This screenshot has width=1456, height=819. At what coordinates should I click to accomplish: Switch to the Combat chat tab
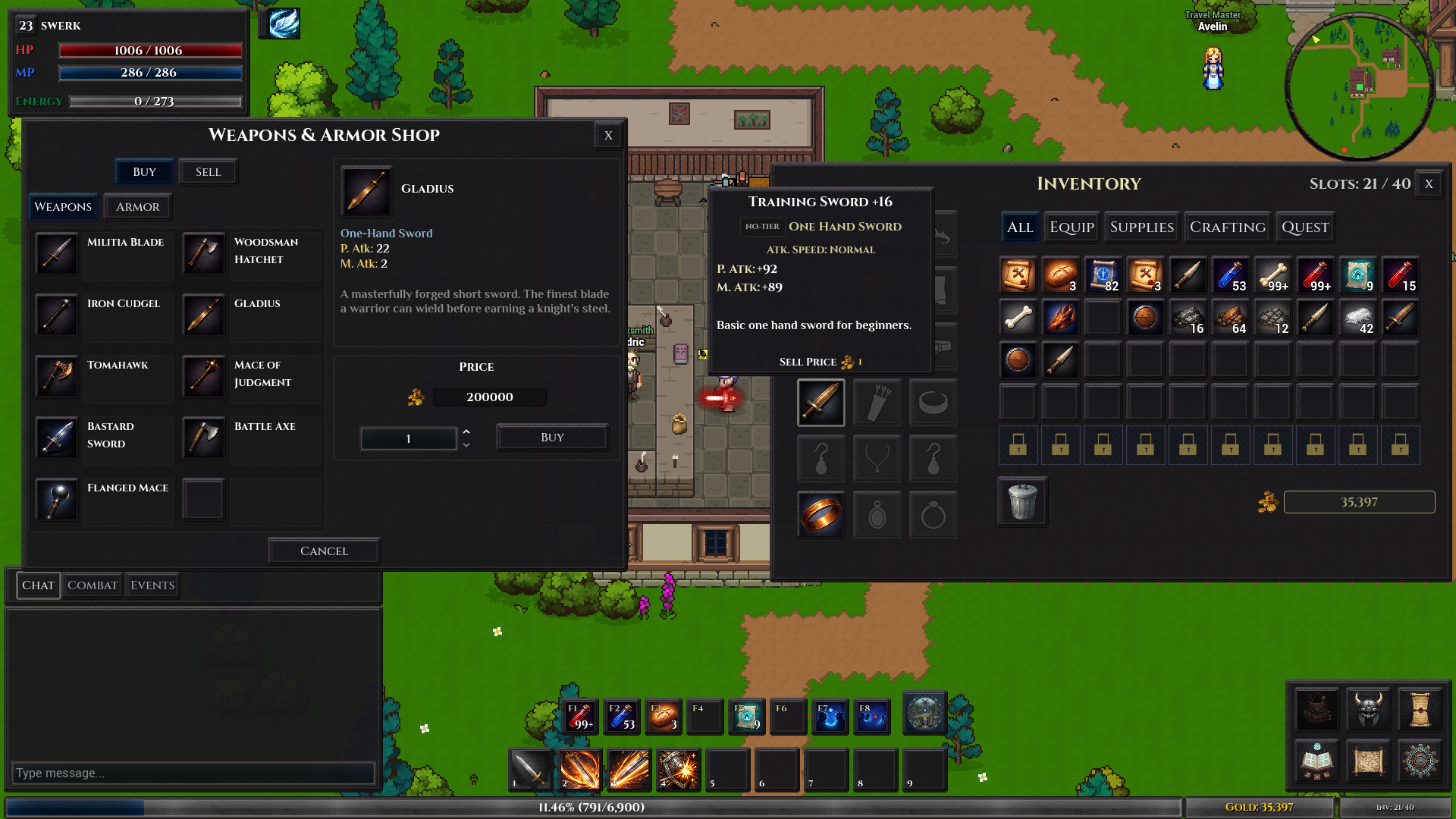coord(93,585)
